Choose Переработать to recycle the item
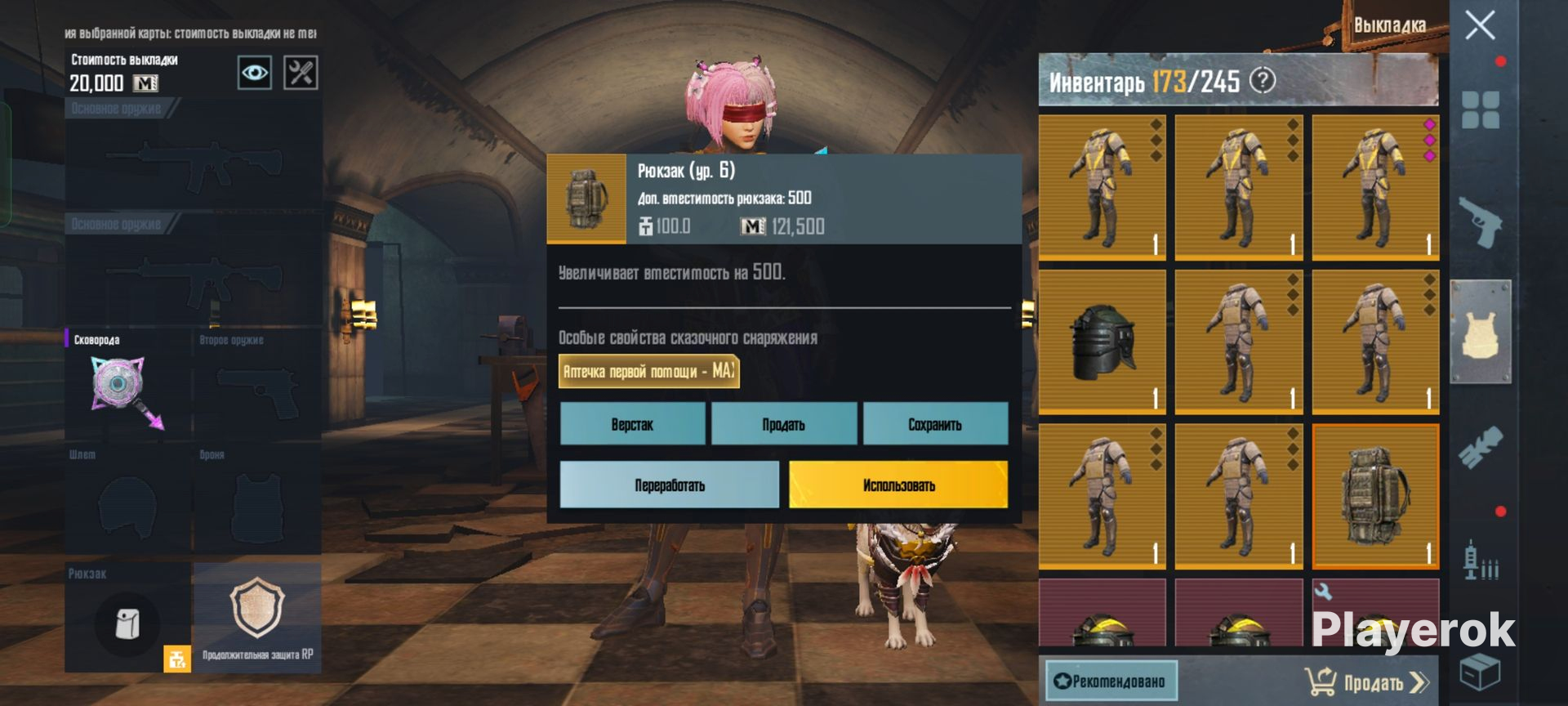The width and height of the screenshot is (1568, 706). [670, 485]
